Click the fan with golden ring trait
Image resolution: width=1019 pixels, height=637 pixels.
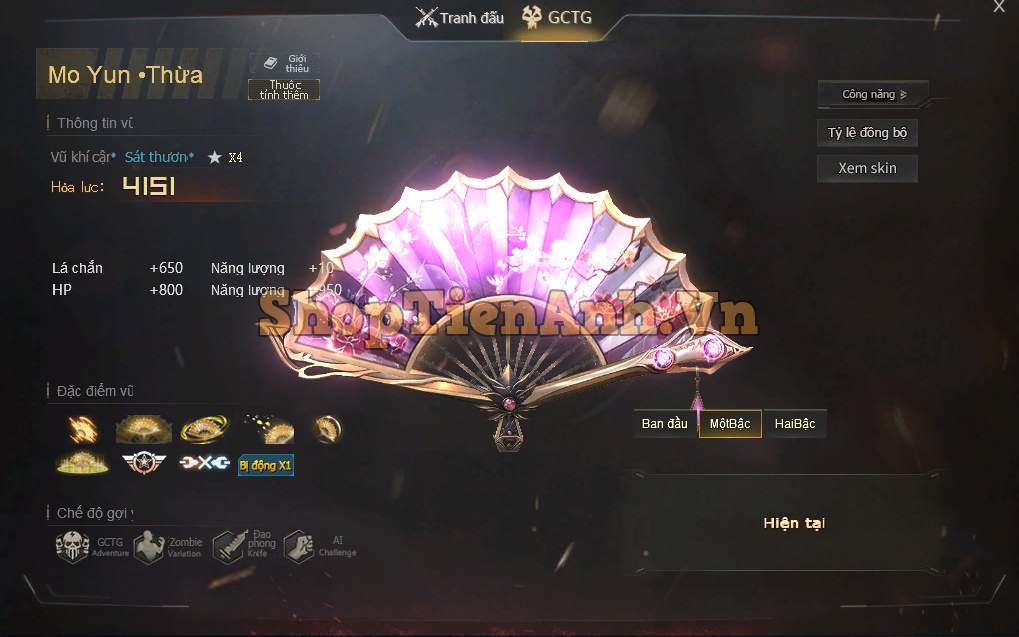tap(204, 429)
